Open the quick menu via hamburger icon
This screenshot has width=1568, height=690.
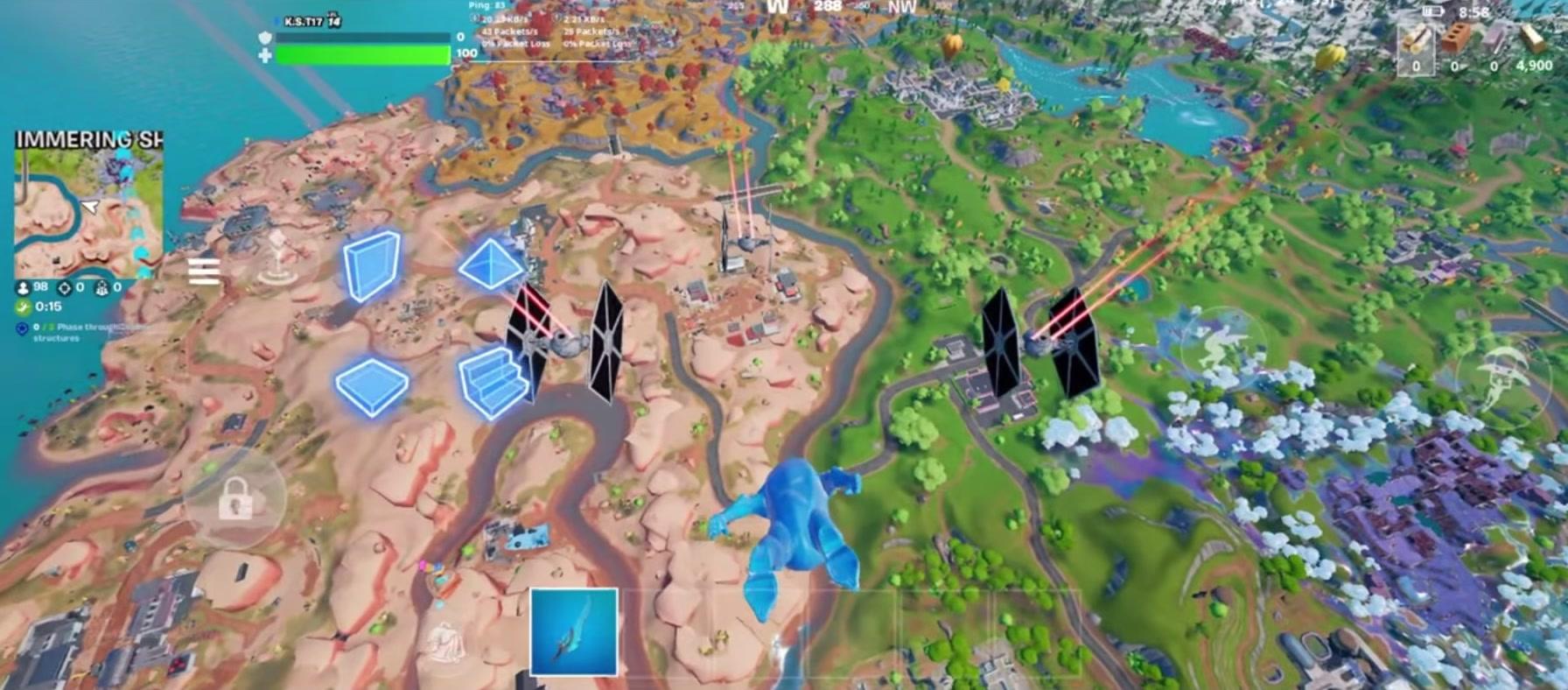[x=204, y=271]
